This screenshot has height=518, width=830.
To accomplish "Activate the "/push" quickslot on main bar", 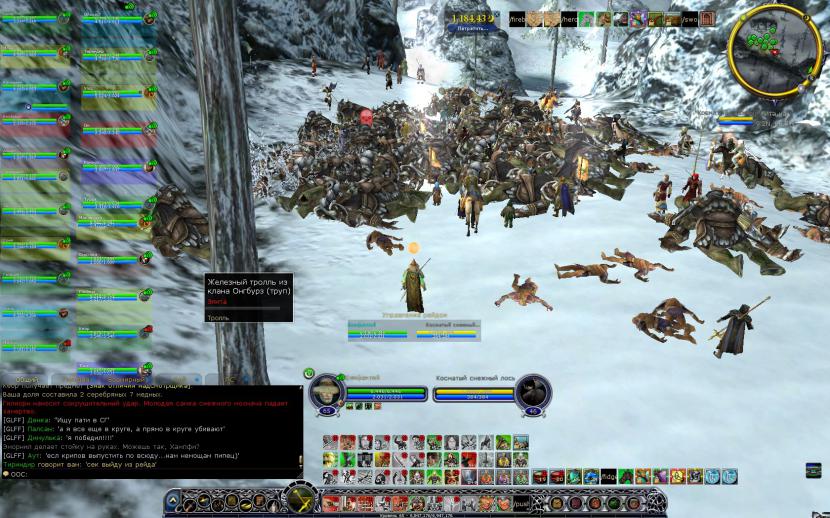I will tap(521, 502).
